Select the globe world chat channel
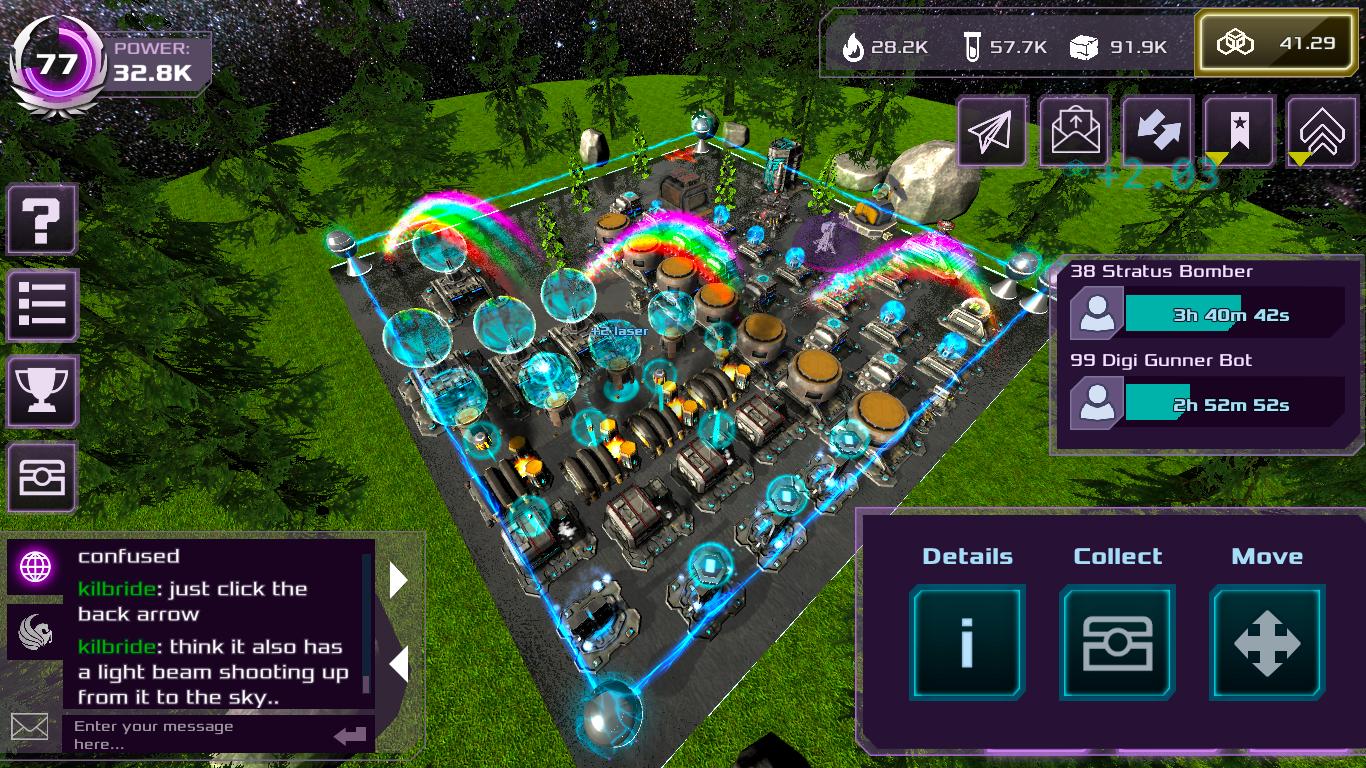 pyautogui.click(x=36, y=567)
